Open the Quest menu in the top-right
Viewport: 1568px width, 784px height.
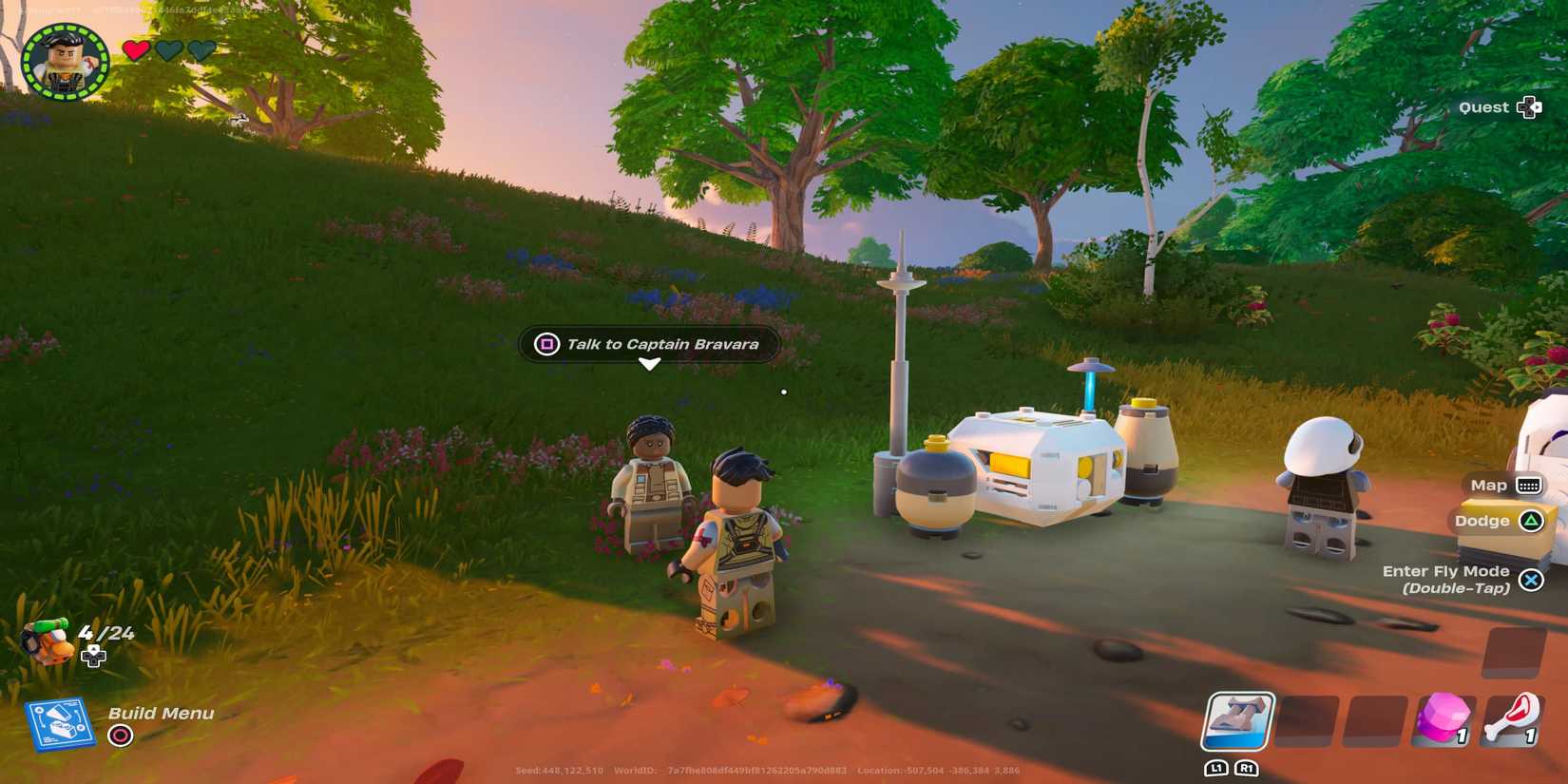(1484, 107)
